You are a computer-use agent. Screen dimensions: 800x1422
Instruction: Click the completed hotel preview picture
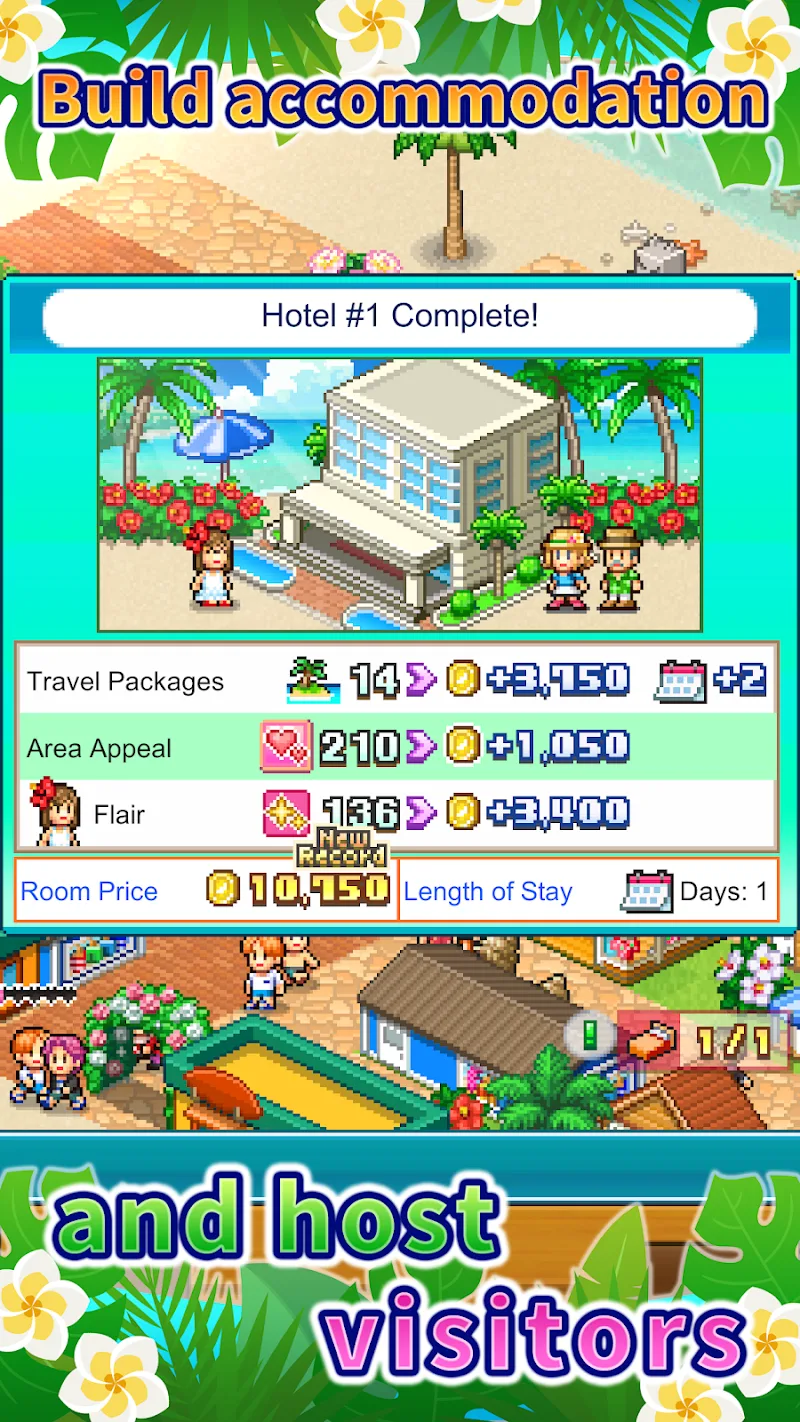[x=399, y=495]
